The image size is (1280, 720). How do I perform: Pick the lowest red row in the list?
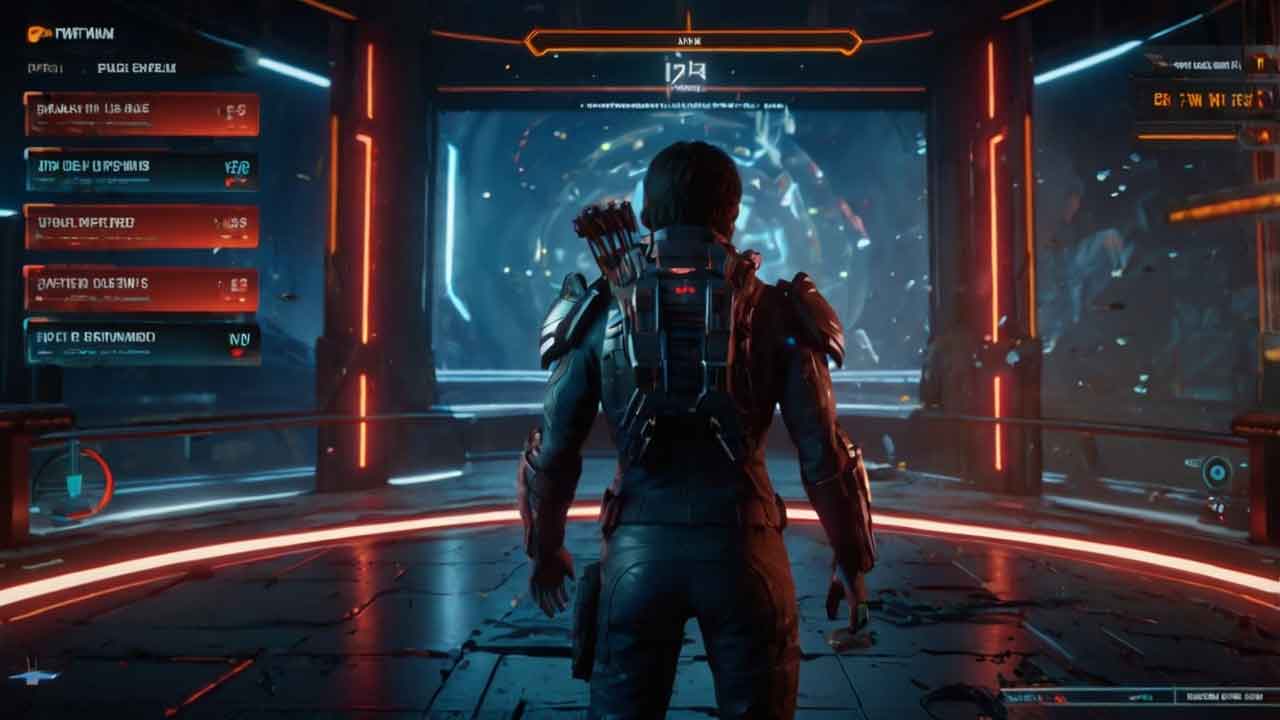coord(141,288)
